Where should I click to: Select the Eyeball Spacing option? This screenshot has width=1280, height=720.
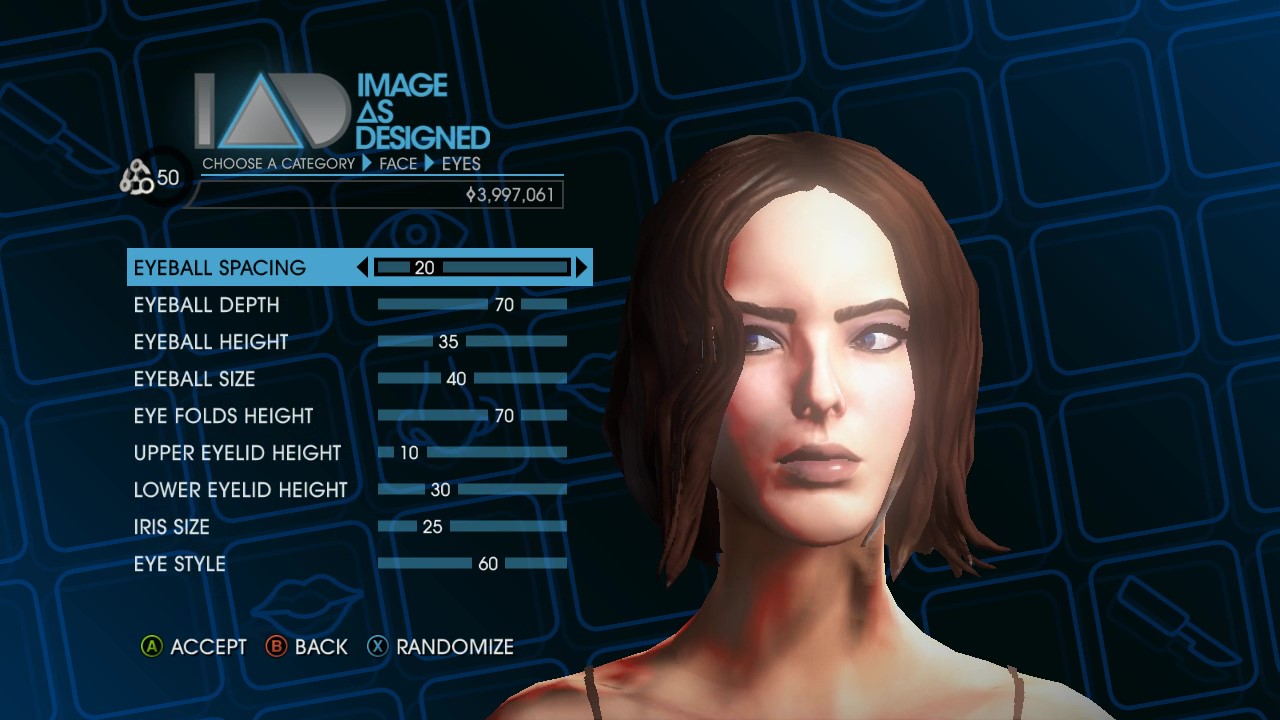click(x=220, y=268)
